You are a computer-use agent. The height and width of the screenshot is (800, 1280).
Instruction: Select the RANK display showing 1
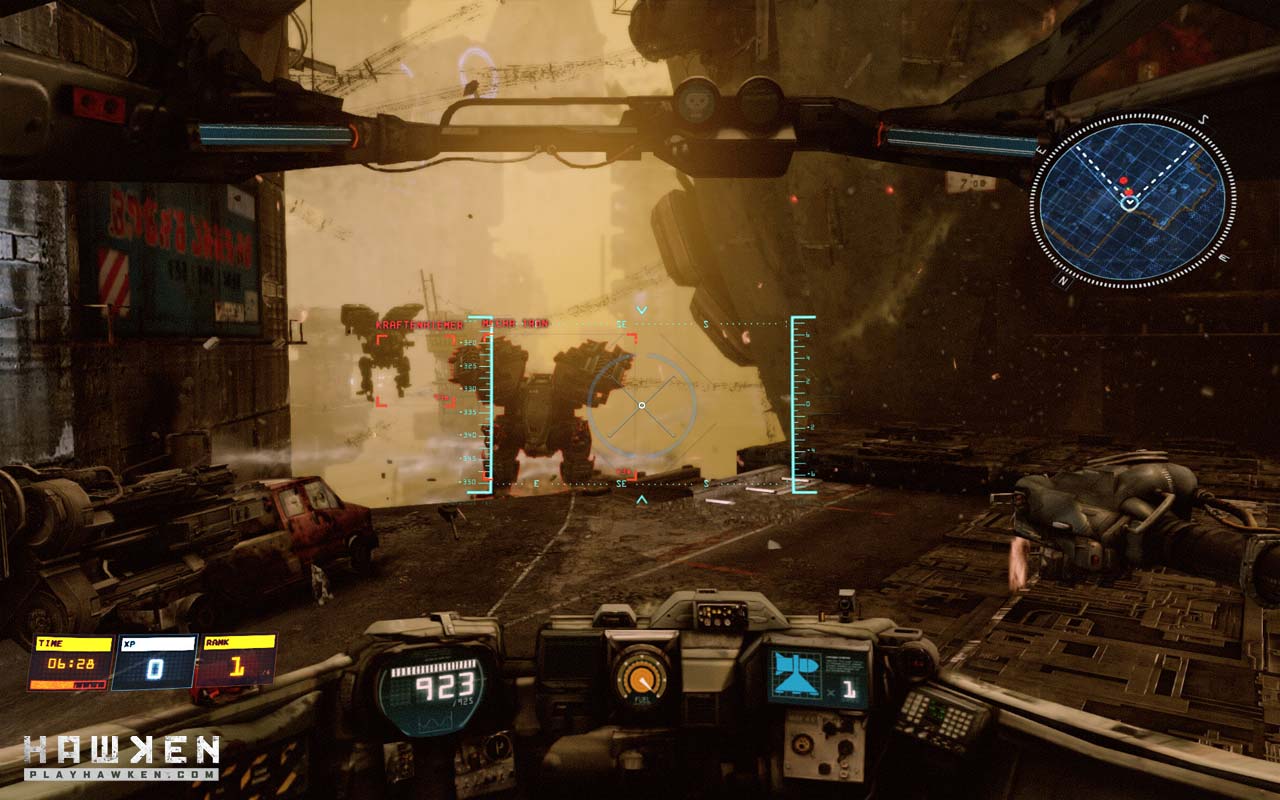237,666
